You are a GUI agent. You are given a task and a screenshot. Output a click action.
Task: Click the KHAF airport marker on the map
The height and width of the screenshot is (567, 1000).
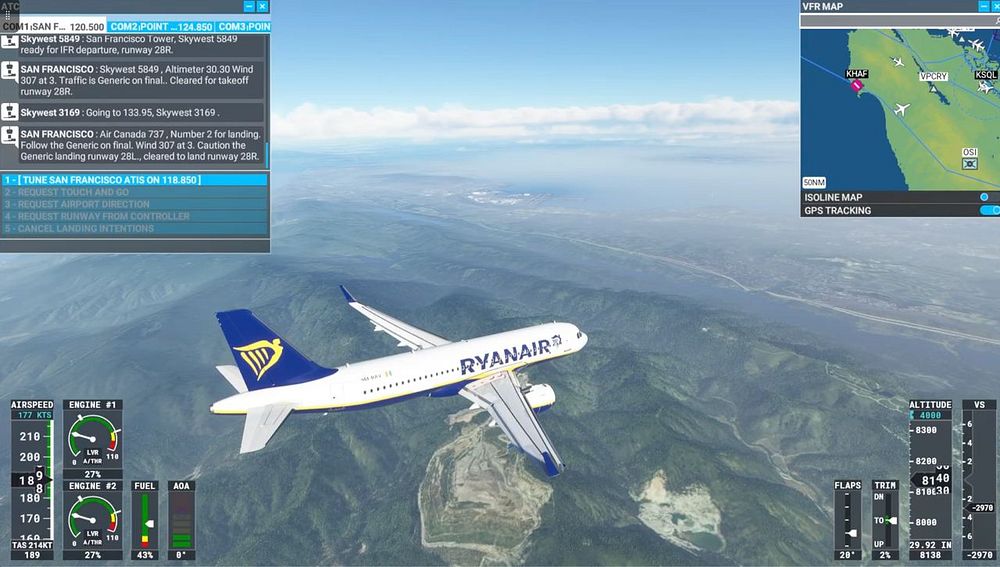[x=857, y=84]
